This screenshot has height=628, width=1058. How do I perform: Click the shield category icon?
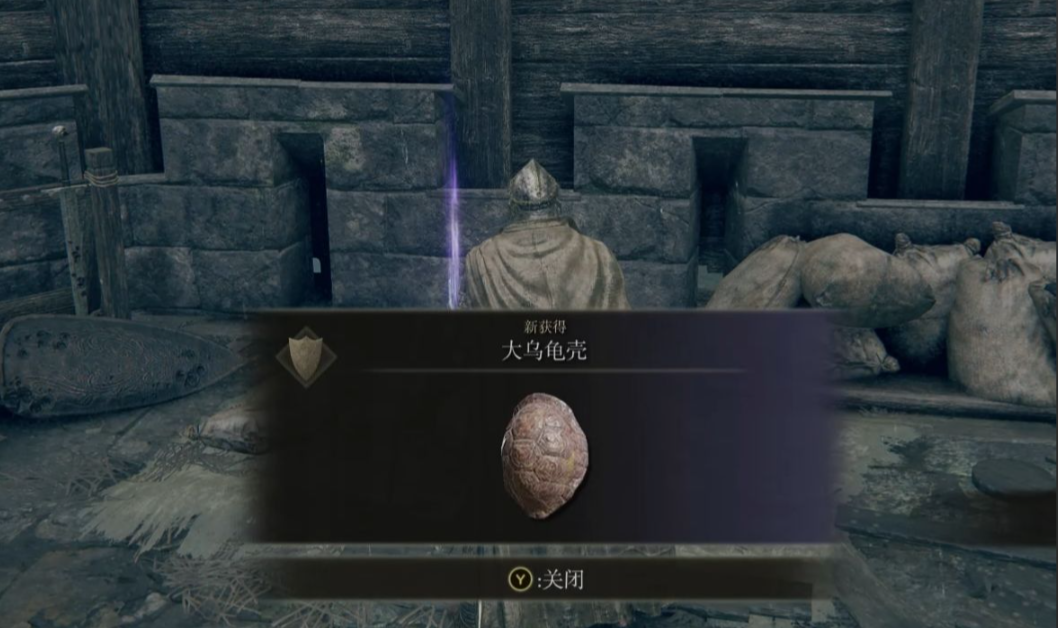306,356
